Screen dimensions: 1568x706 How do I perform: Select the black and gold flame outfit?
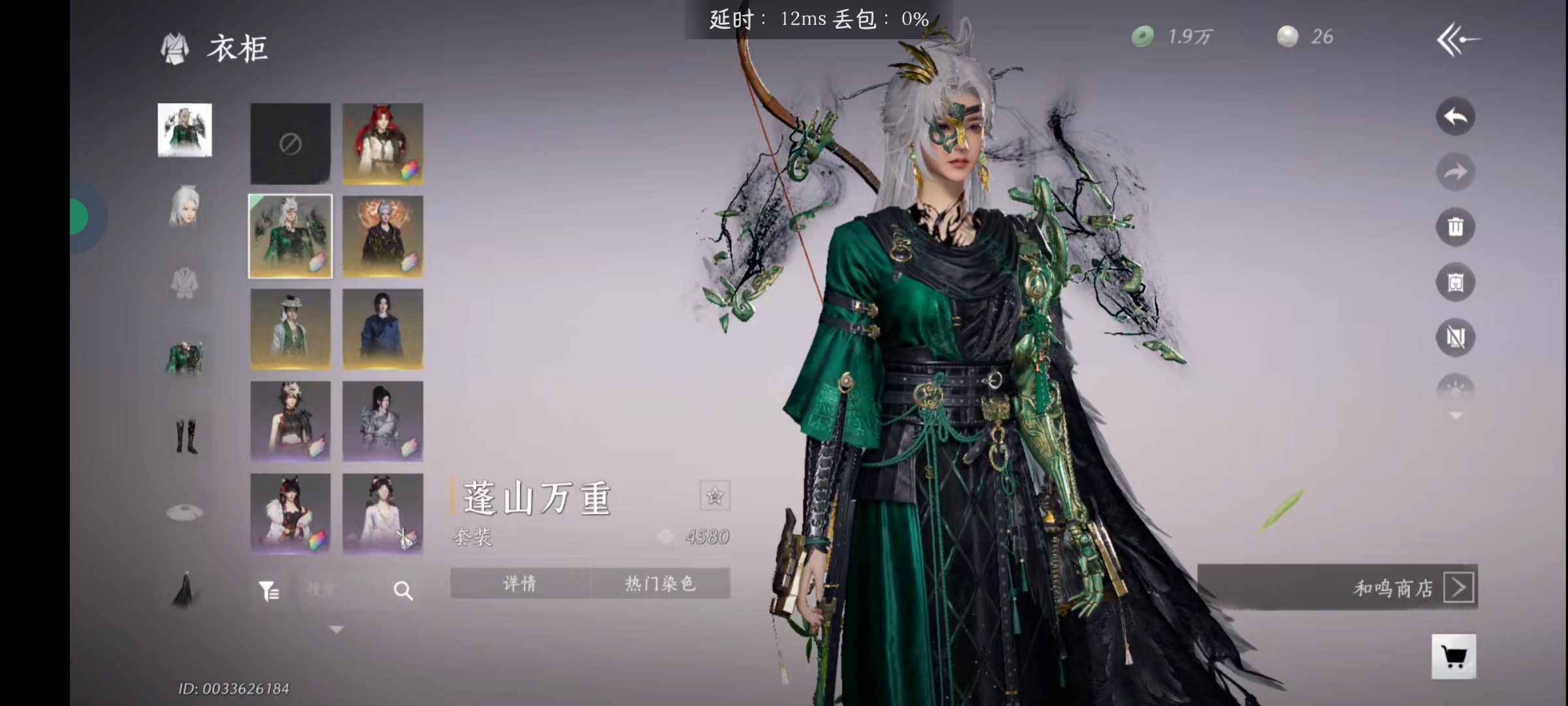pos(383,237)
